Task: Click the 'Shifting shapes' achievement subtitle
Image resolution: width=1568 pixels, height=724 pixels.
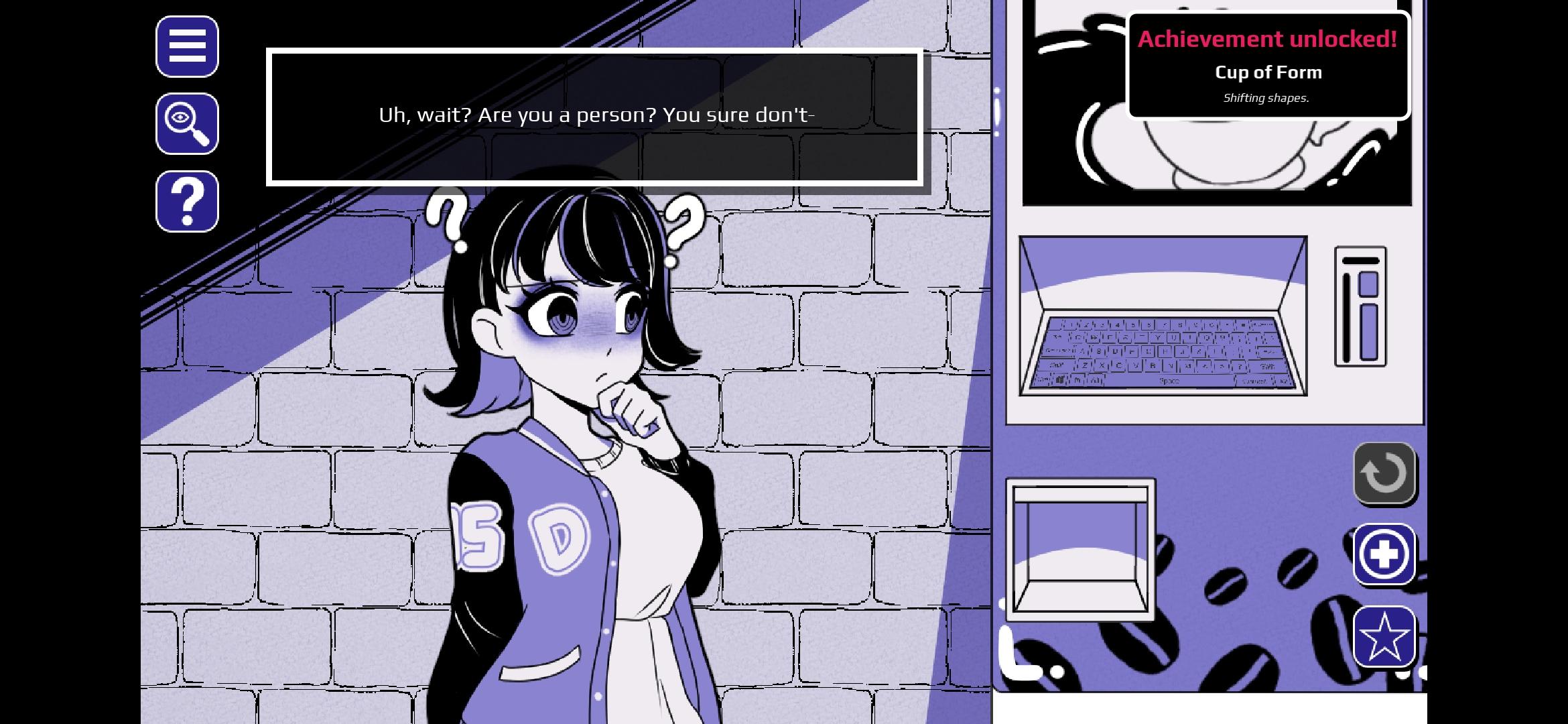Action: point(1266,98)
